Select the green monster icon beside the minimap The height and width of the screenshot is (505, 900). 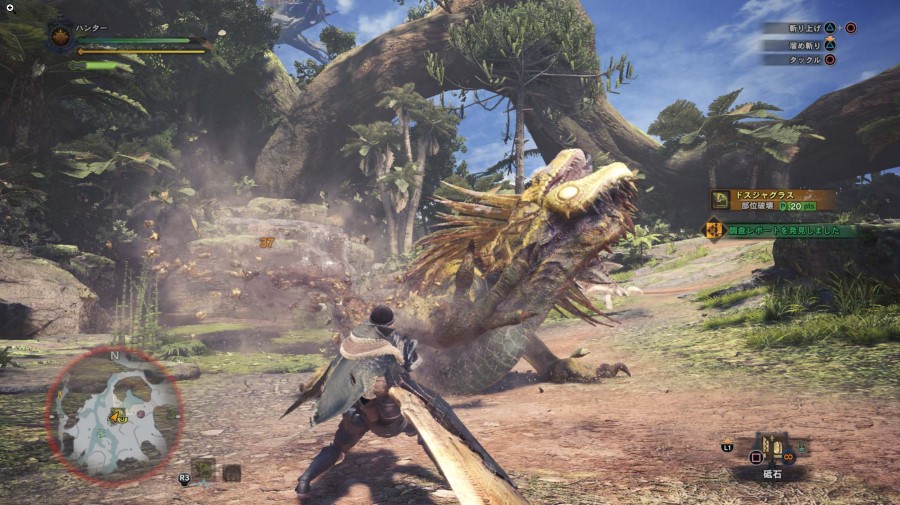coord(204,467)
